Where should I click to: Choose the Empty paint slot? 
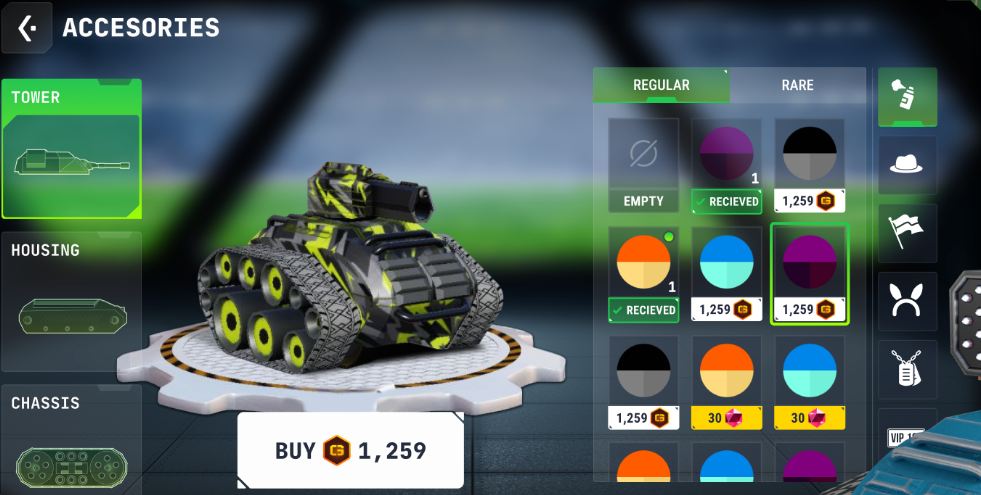pos(643,165)
